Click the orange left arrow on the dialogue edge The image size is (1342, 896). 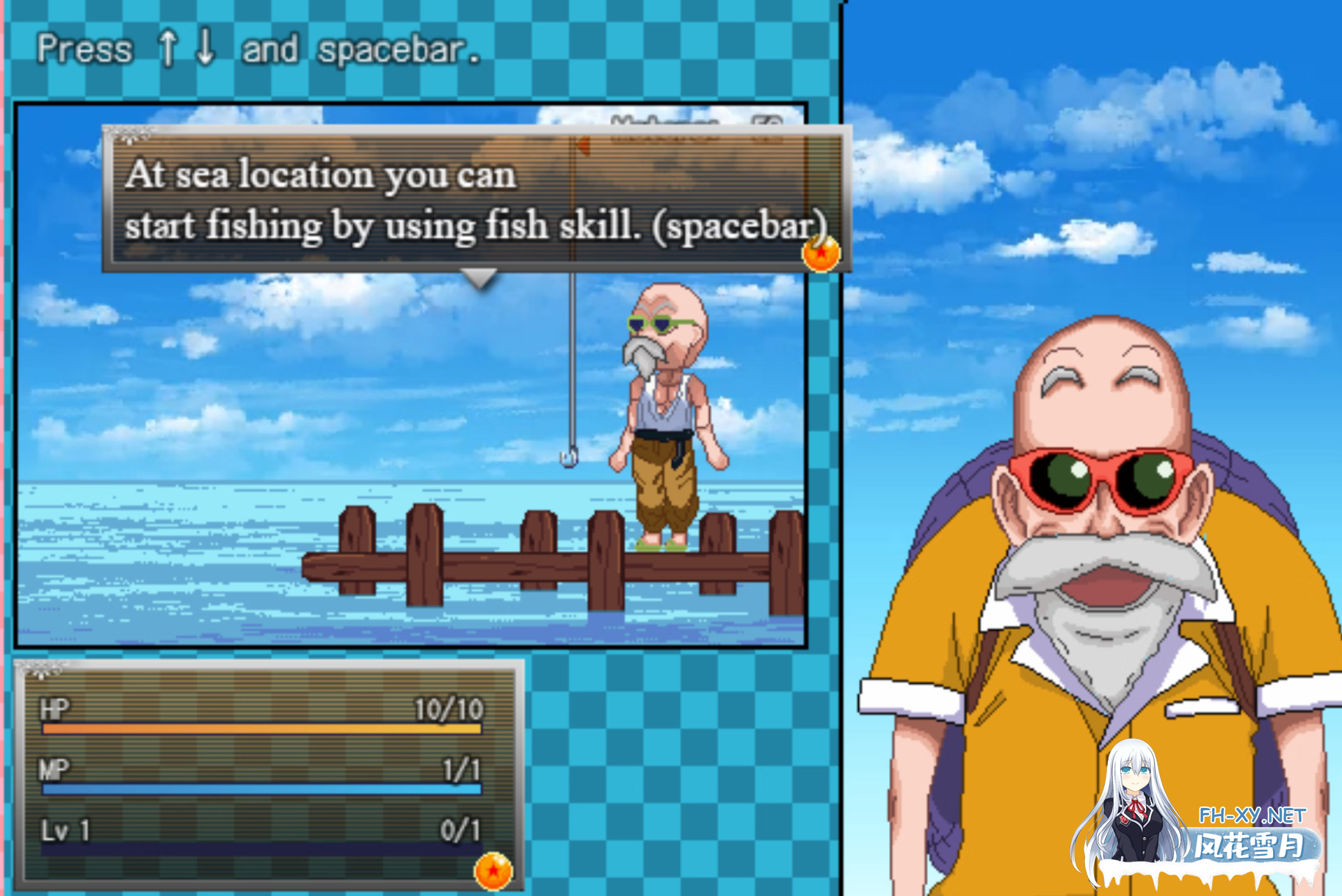point(584,145)
